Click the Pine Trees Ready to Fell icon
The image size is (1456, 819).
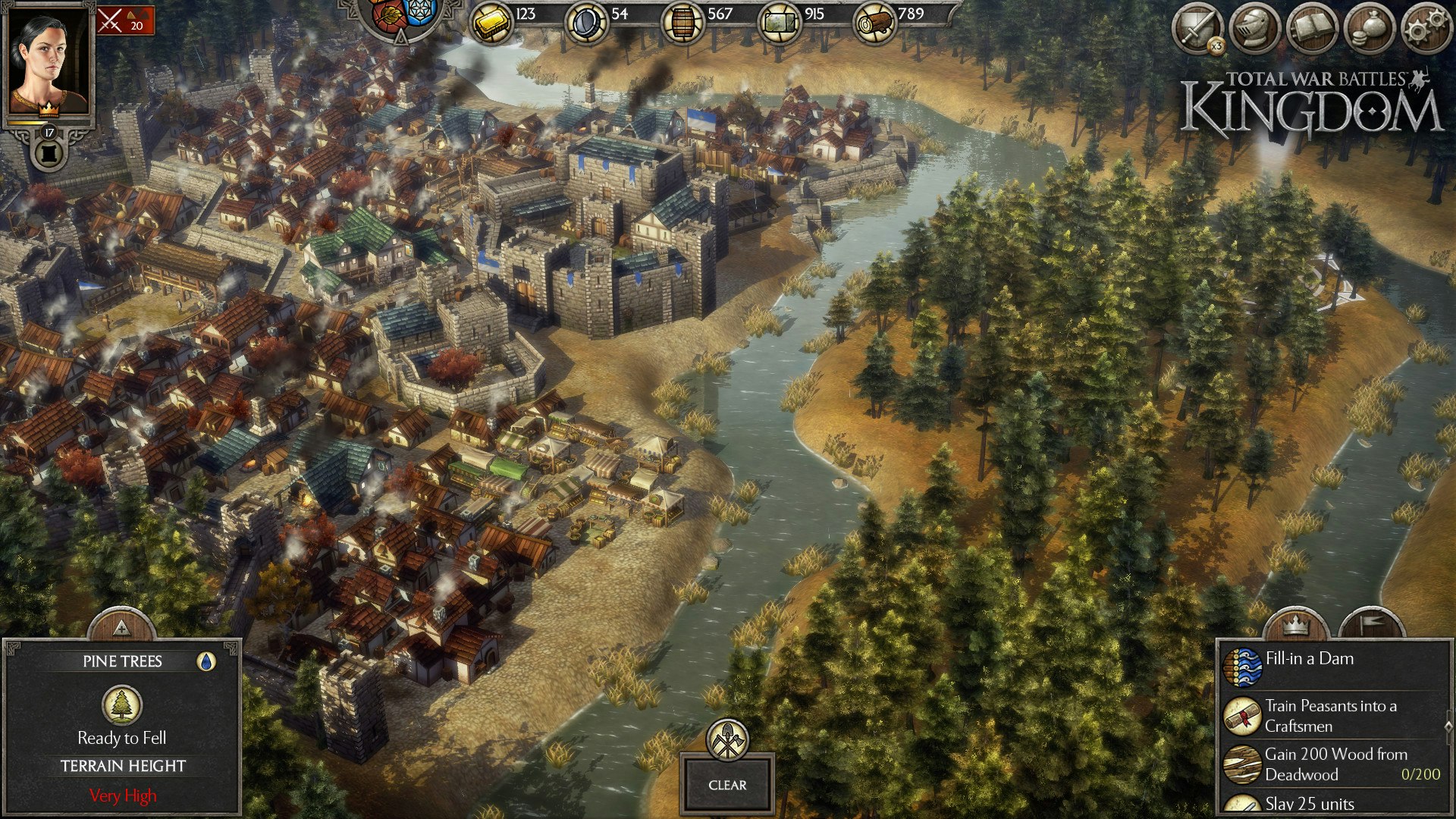coord(122,705)
